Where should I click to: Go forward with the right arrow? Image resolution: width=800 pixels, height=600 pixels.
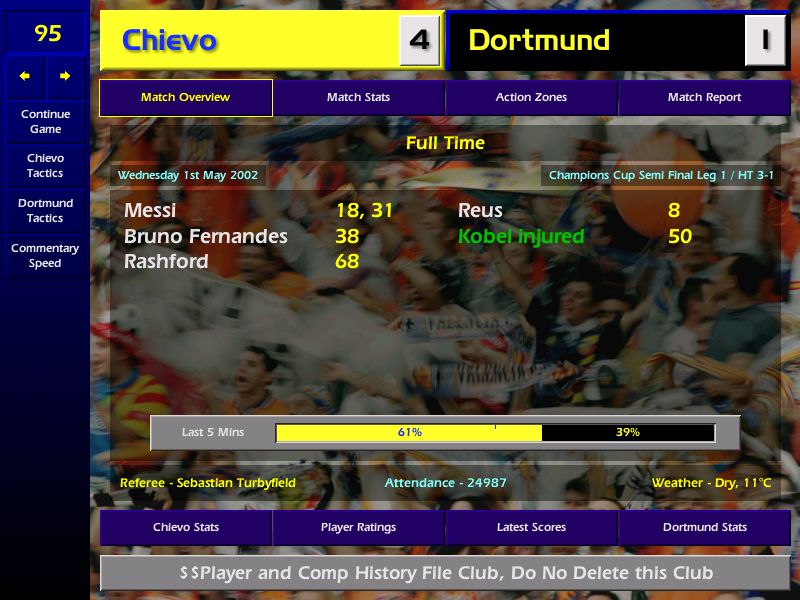coord(65,76)
